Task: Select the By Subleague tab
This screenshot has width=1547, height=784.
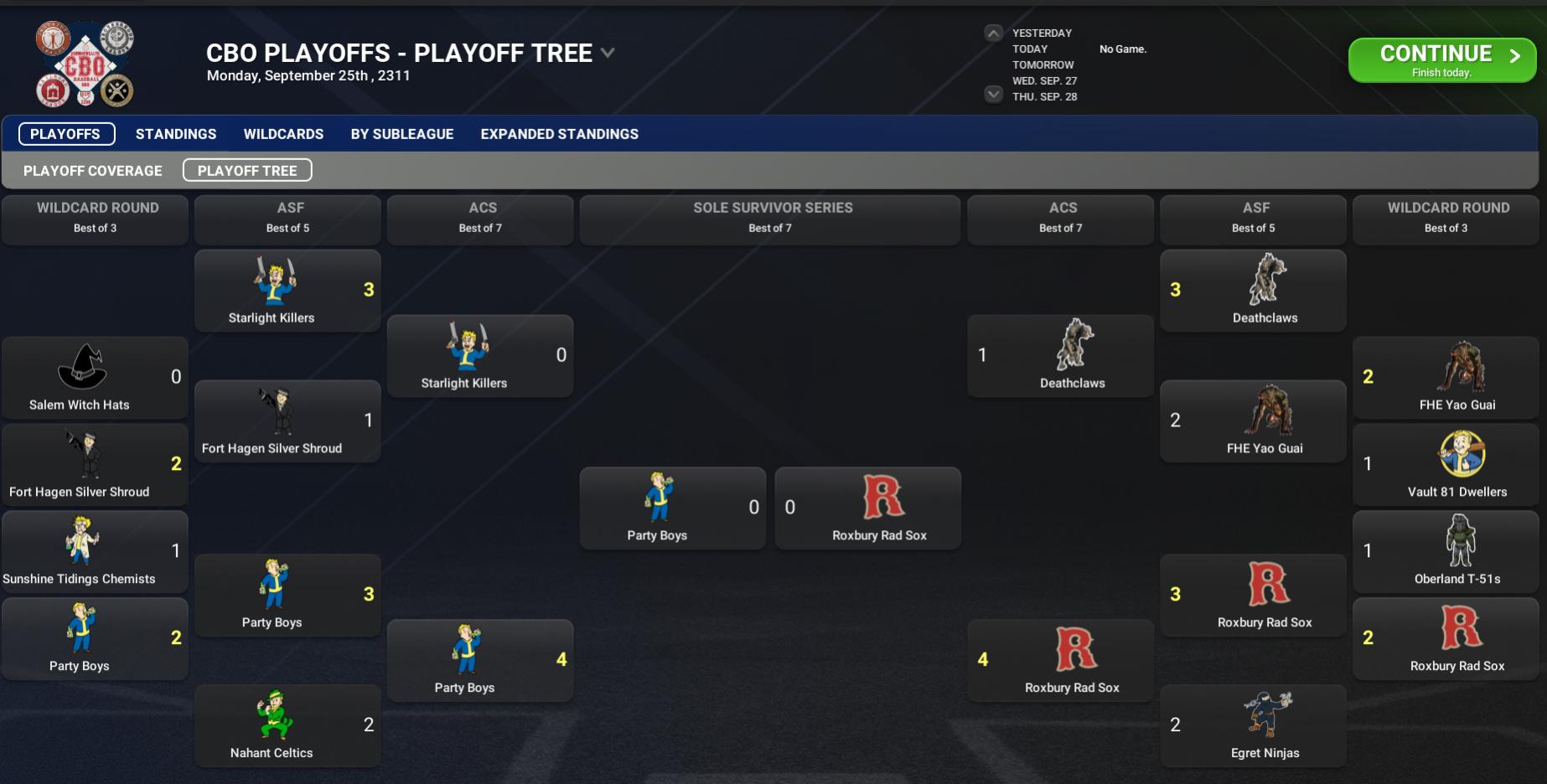Action: pyautogui.click(x=402, y=134)
